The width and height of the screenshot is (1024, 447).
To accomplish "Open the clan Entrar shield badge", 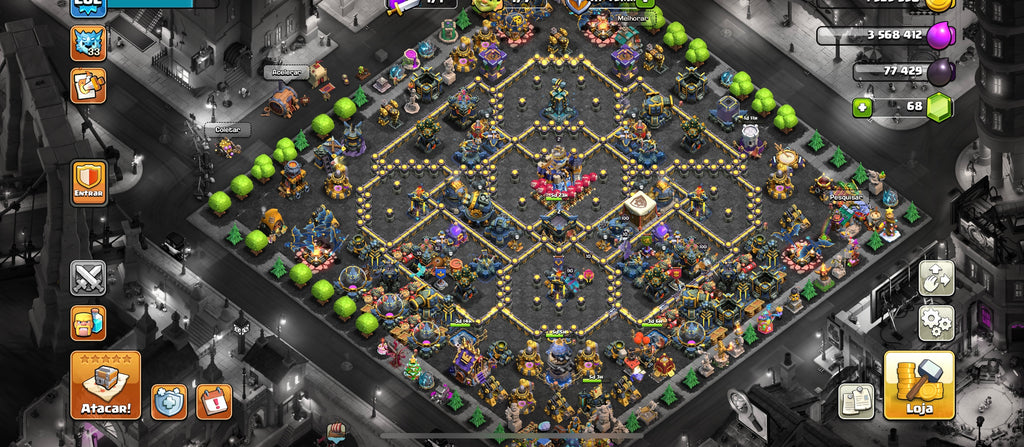I will click(x=88, y=184).
